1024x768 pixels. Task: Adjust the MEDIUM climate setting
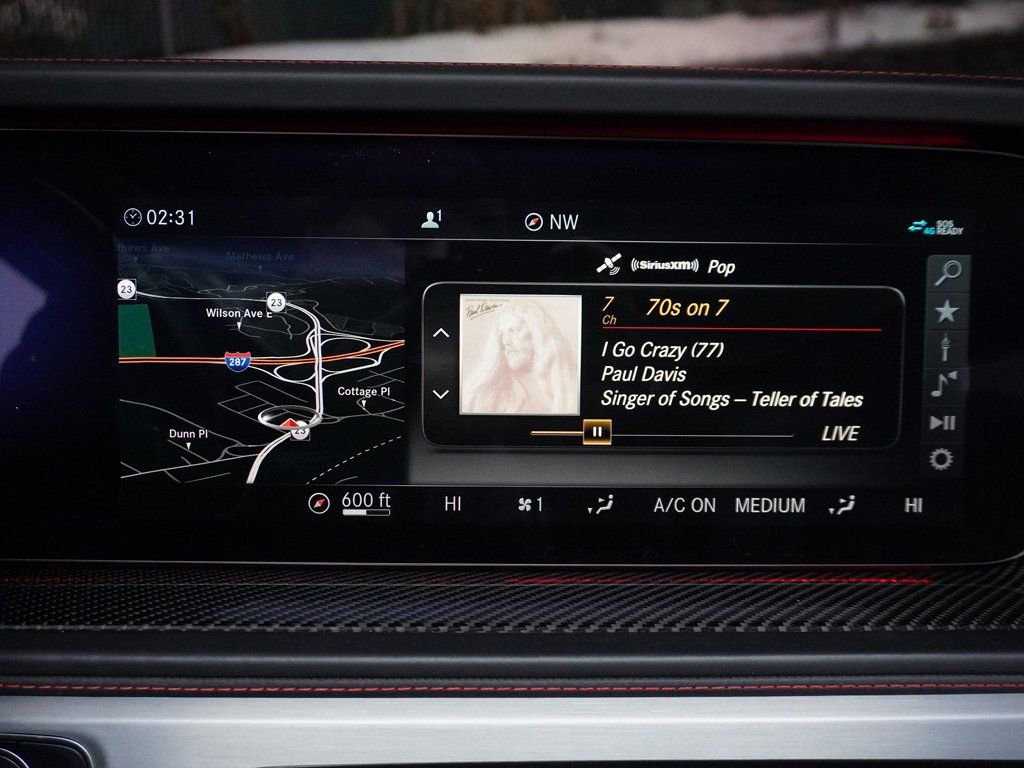tap(770, 505)
